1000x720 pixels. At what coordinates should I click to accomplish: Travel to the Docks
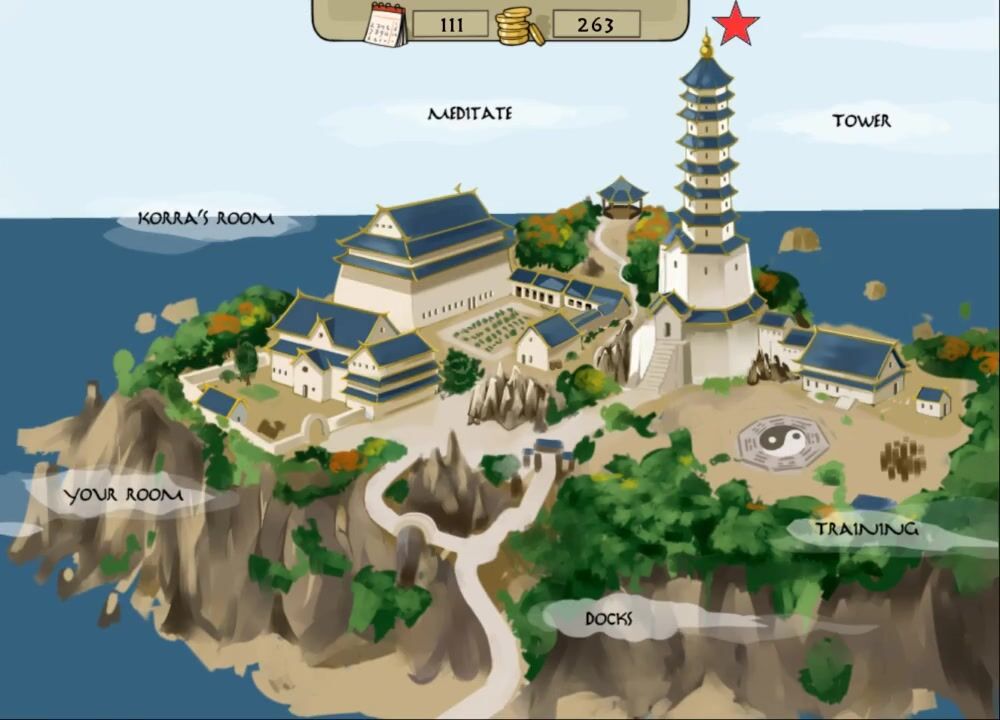point(608,619)
